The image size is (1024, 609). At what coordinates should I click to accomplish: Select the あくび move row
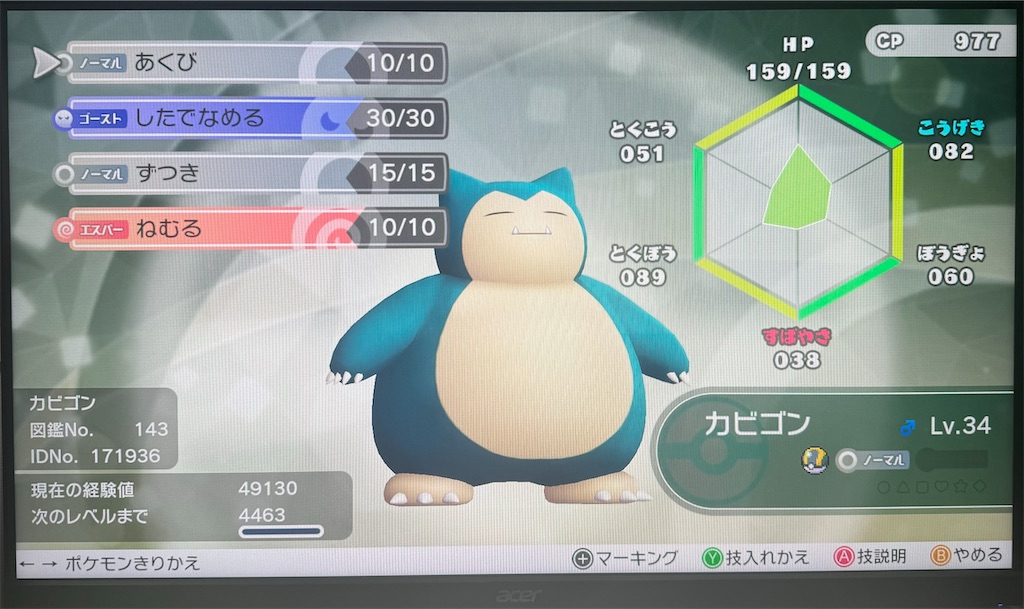click(250, 64)
